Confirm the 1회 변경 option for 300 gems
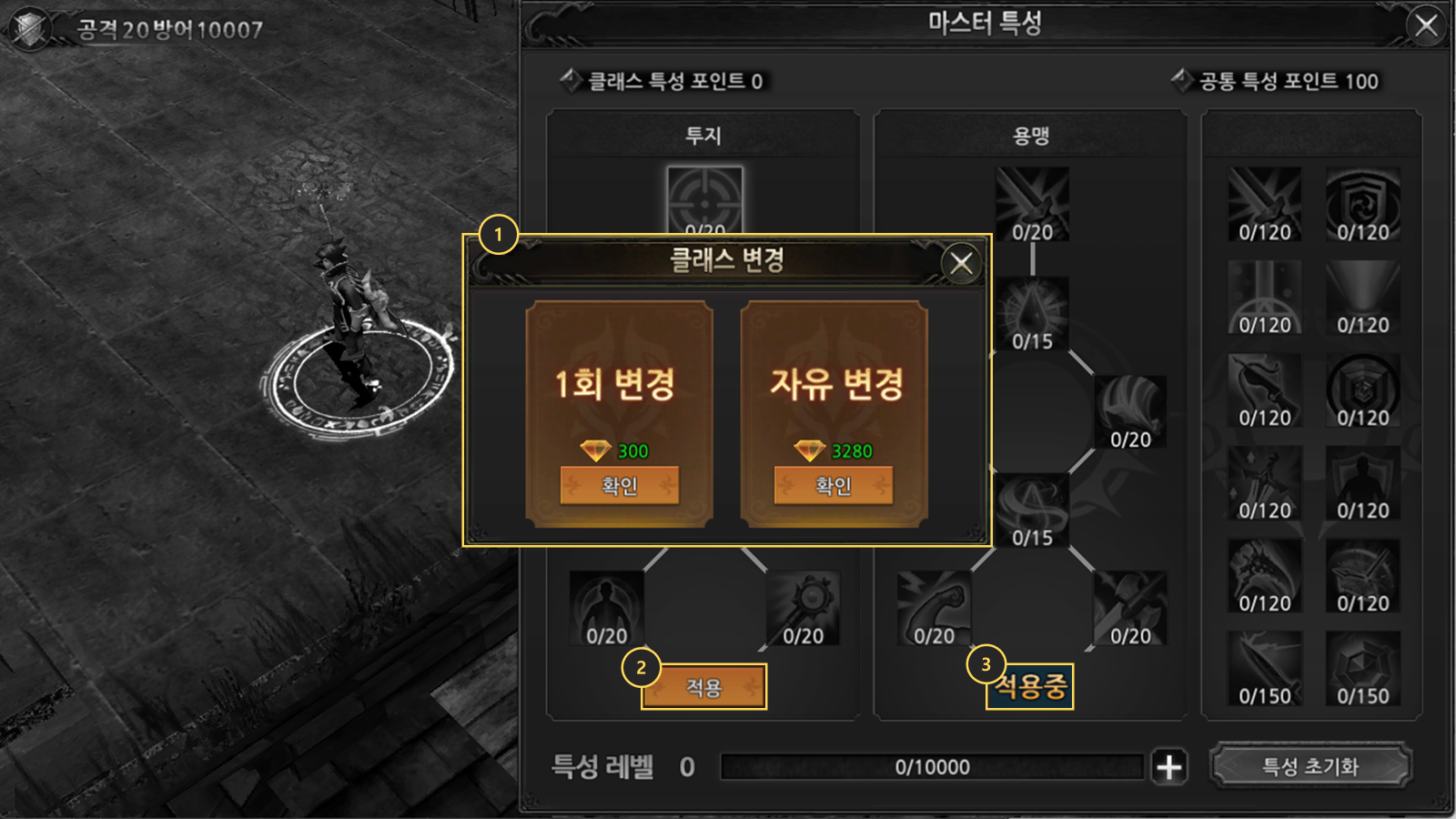Screen dimensions: 1456x819 [x=619, y=485]
